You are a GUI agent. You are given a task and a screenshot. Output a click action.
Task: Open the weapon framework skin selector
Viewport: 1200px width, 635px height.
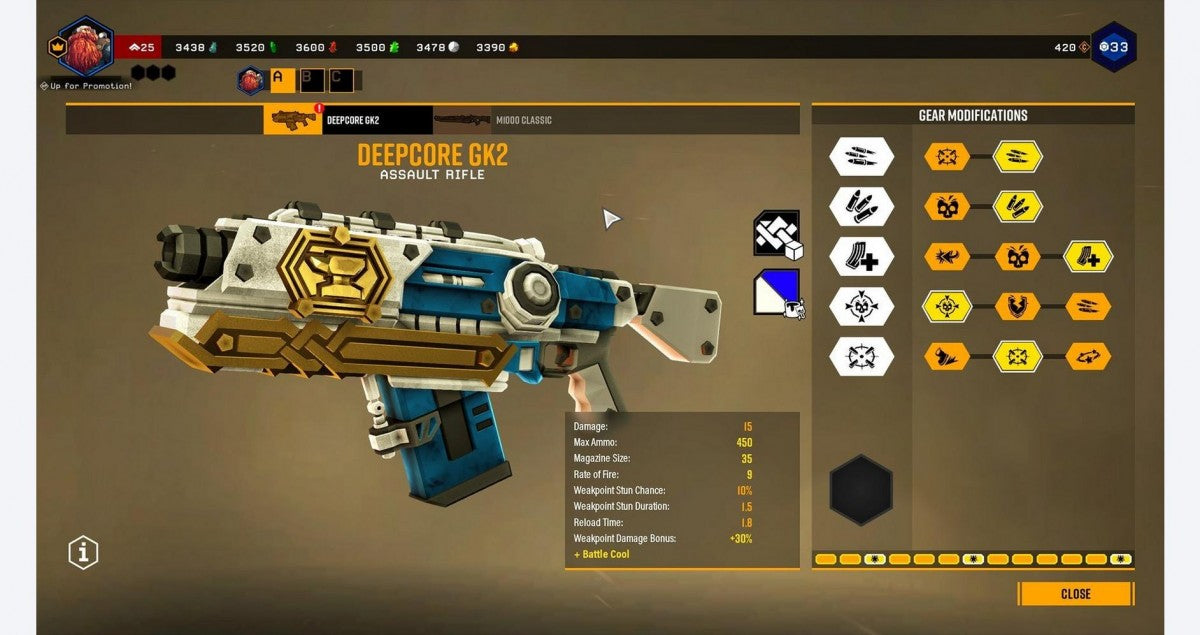tap(777, 234)
